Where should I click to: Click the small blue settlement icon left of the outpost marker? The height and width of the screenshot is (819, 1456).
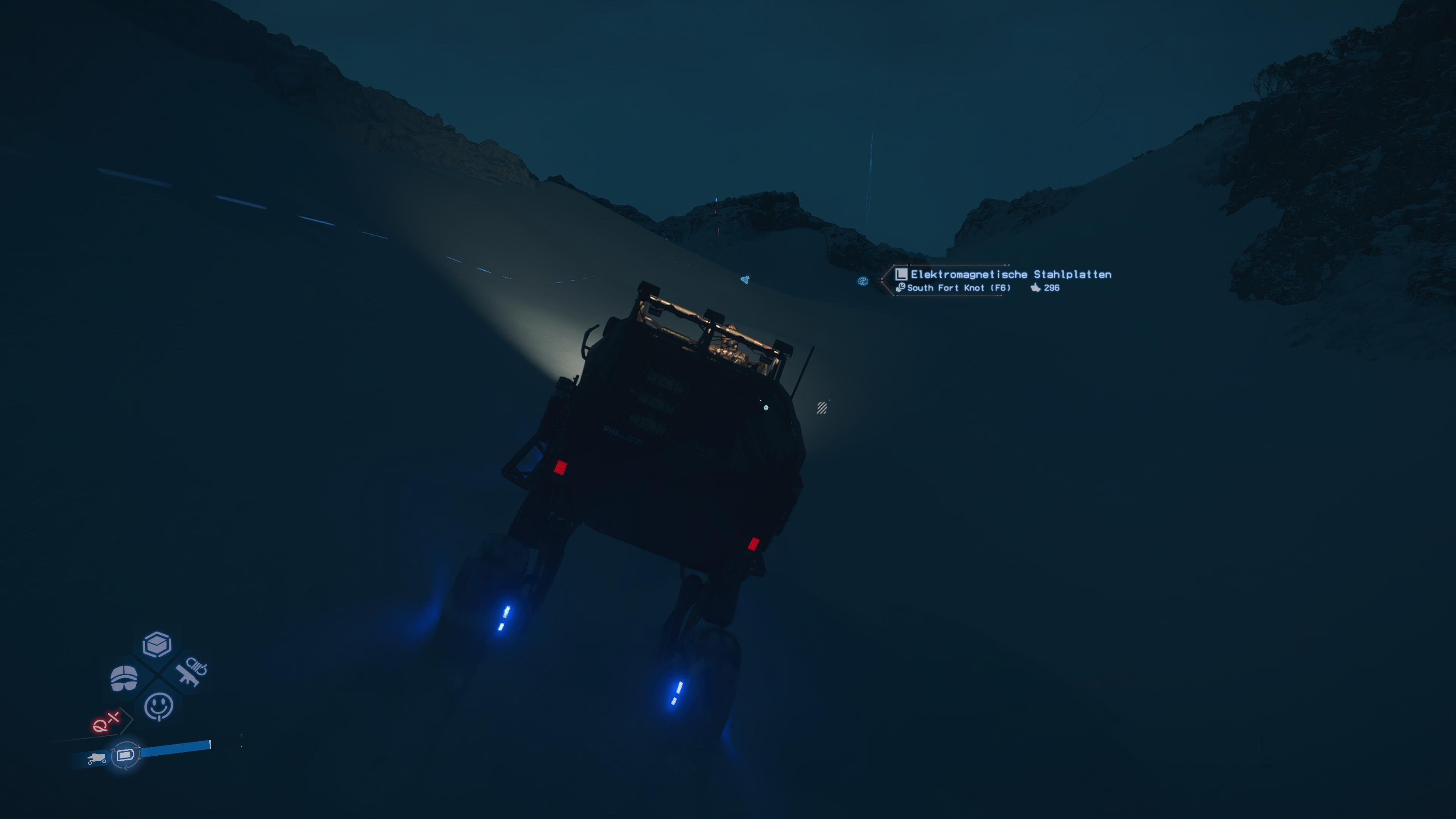pyautogui.click(x=745, y=280)
